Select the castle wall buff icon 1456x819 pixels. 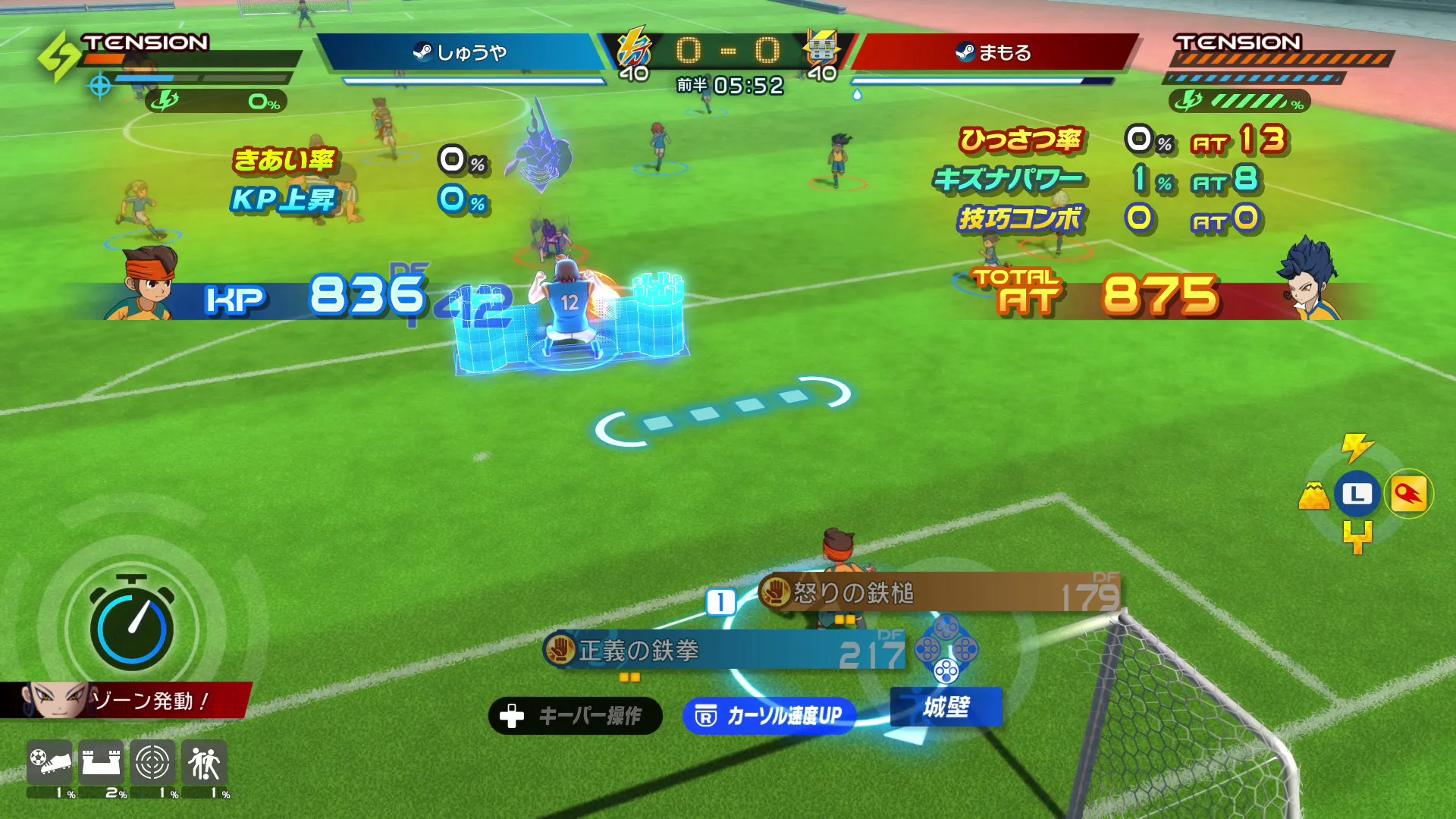102,762
